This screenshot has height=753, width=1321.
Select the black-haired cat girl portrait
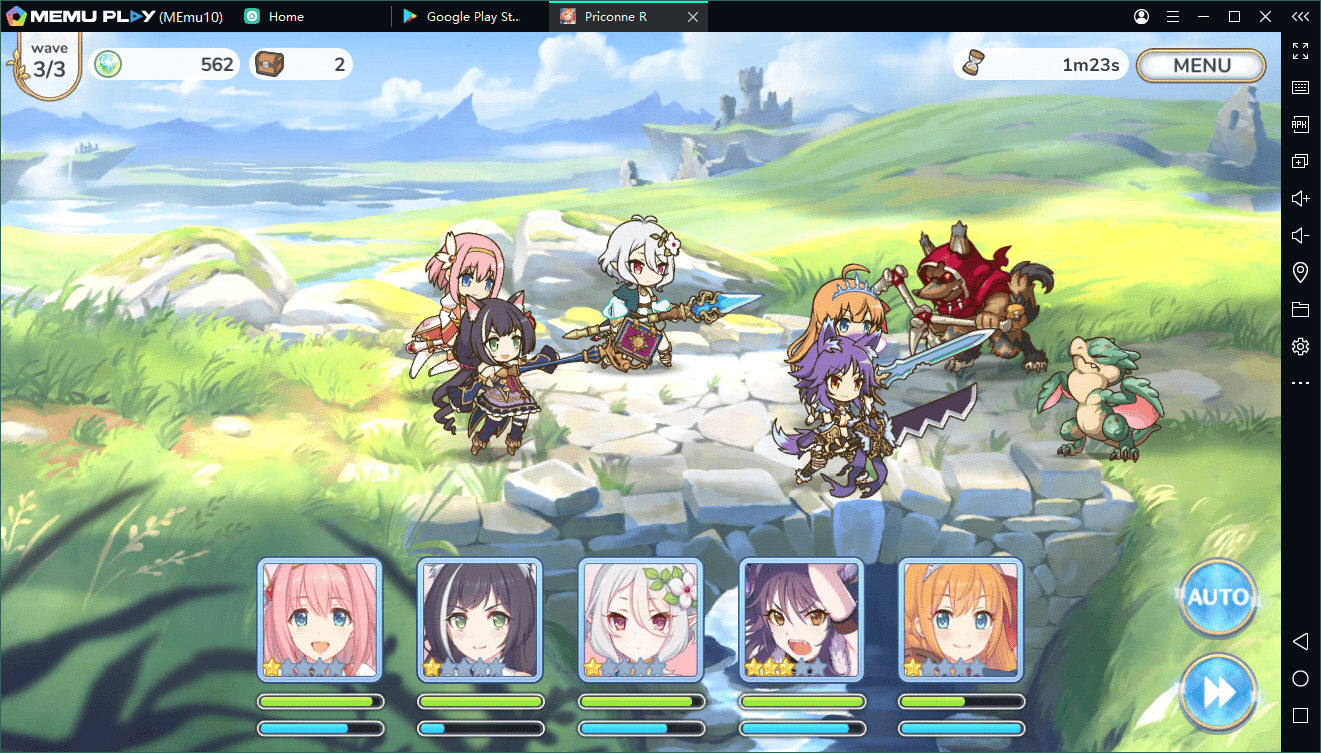tap(480, 620)
